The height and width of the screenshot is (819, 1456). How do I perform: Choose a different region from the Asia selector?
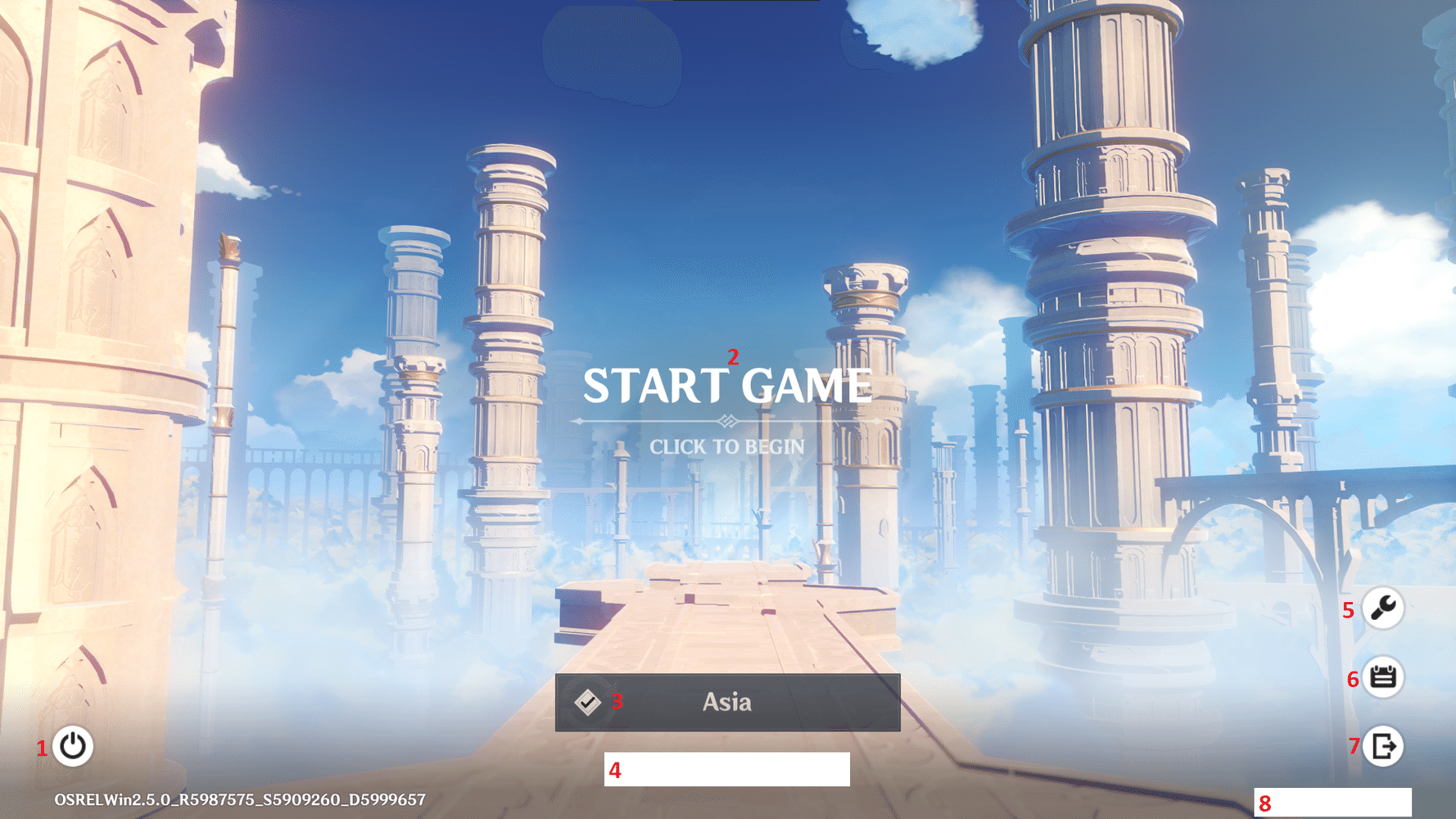click(x=727, y=702)
